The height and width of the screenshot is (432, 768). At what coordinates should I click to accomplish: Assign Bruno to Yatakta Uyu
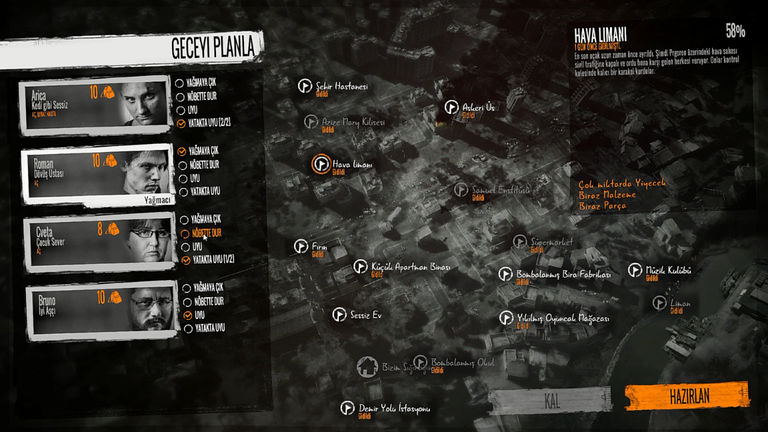pyautogui.click(x=188, y=328)
